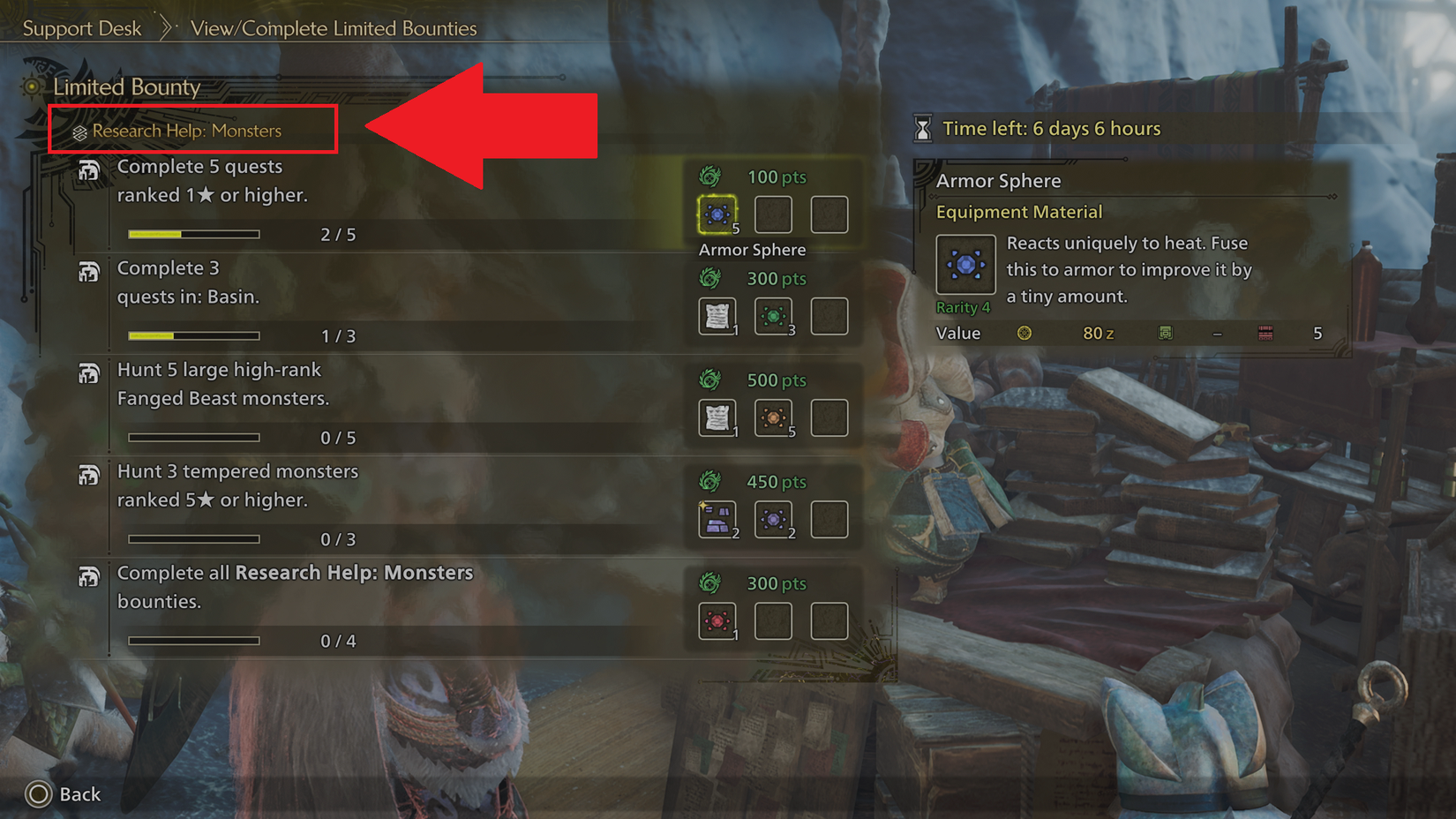Select the green monster part in 300 pts reward
The height and width of the screenshot is (819, 1456).
pos(773,316)
